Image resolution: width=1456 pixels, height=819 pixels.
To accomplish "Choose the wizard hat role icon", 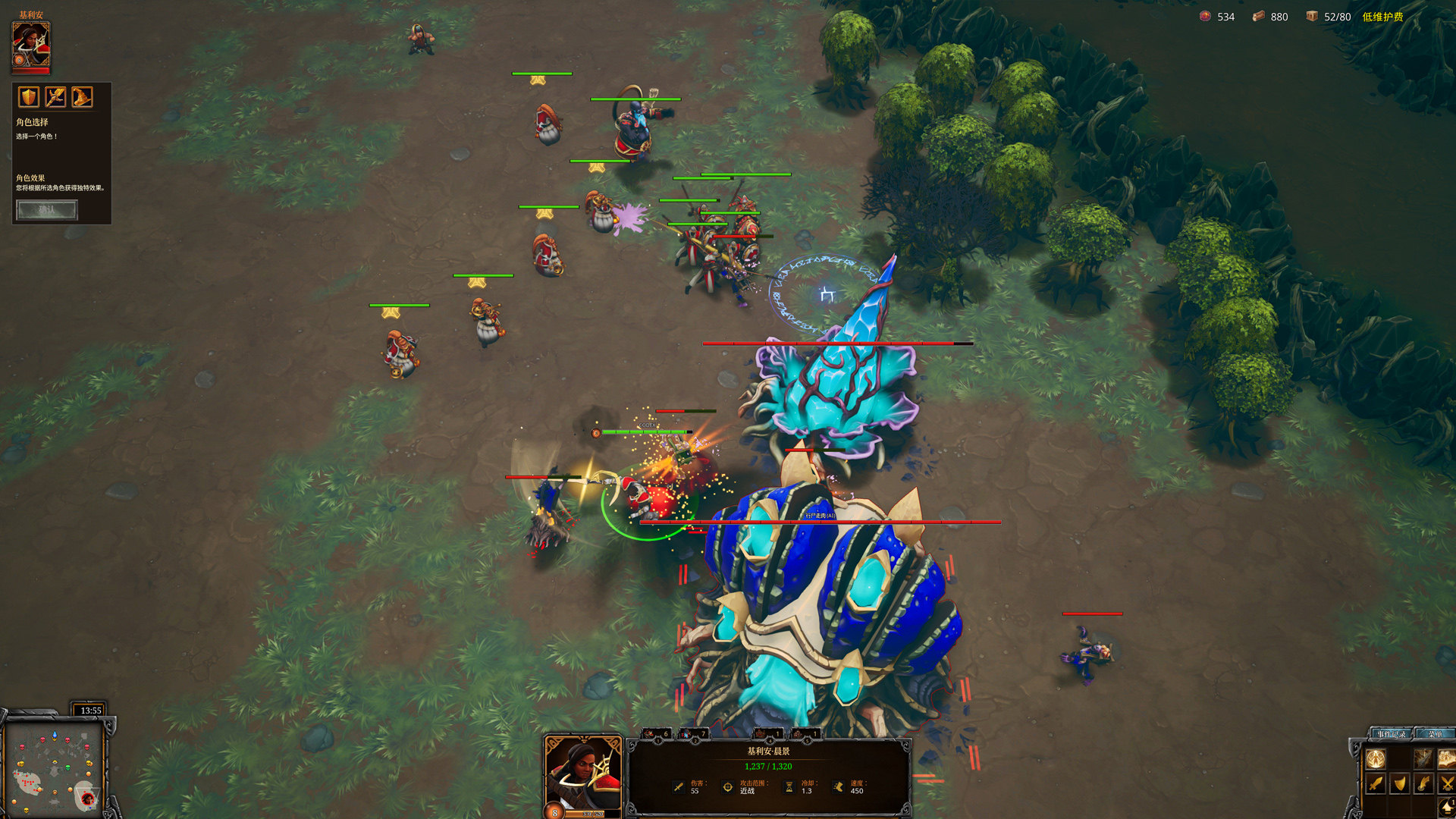I will pyautogui.click(x=82, y=97).
